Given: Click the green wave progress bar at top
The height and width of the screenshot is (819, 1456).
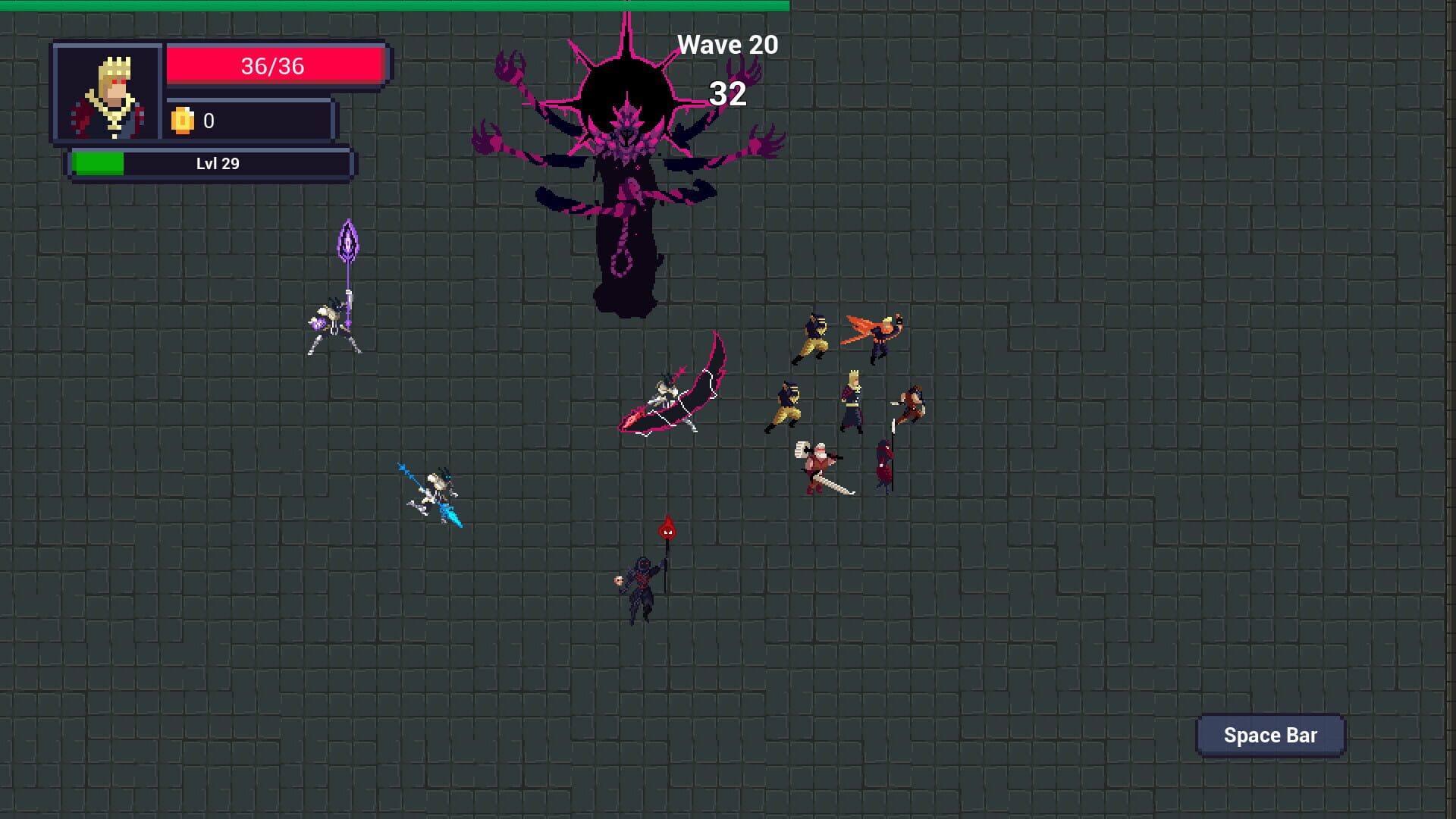Looking at the screenshot, I should [394, 6].
